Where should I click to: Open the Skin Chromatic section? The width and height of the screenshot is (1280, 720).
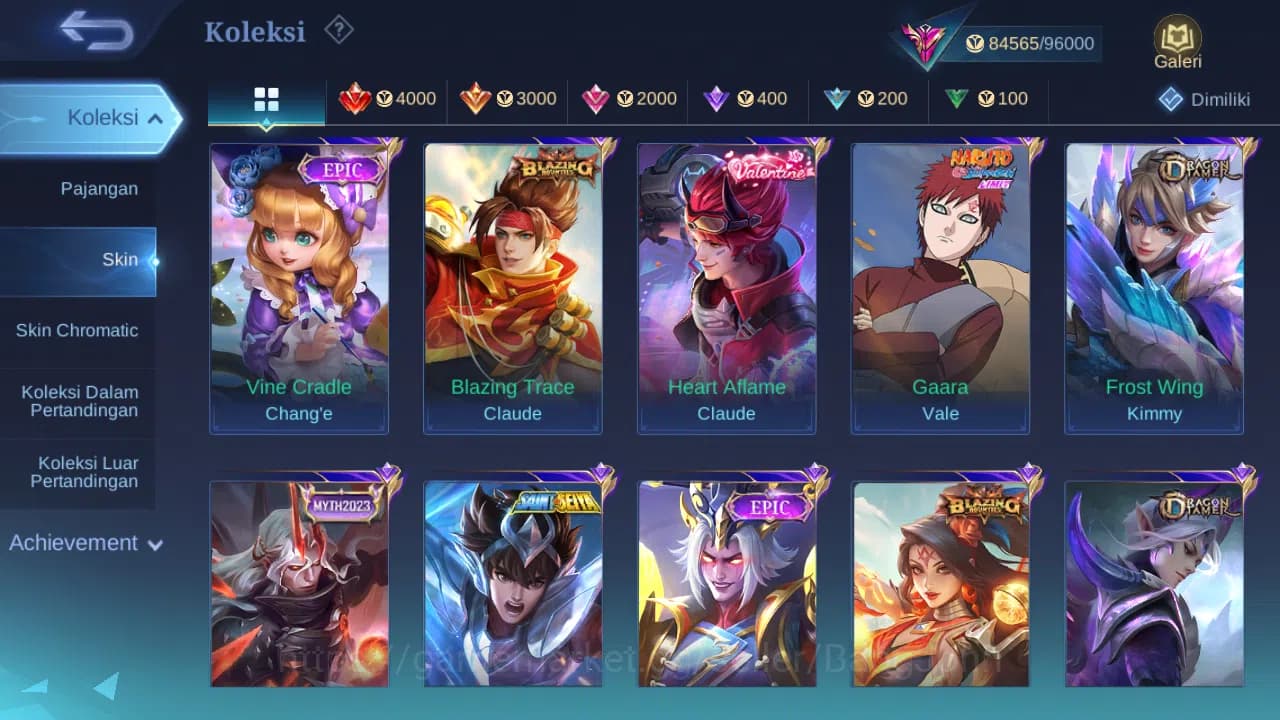point(79,330)
